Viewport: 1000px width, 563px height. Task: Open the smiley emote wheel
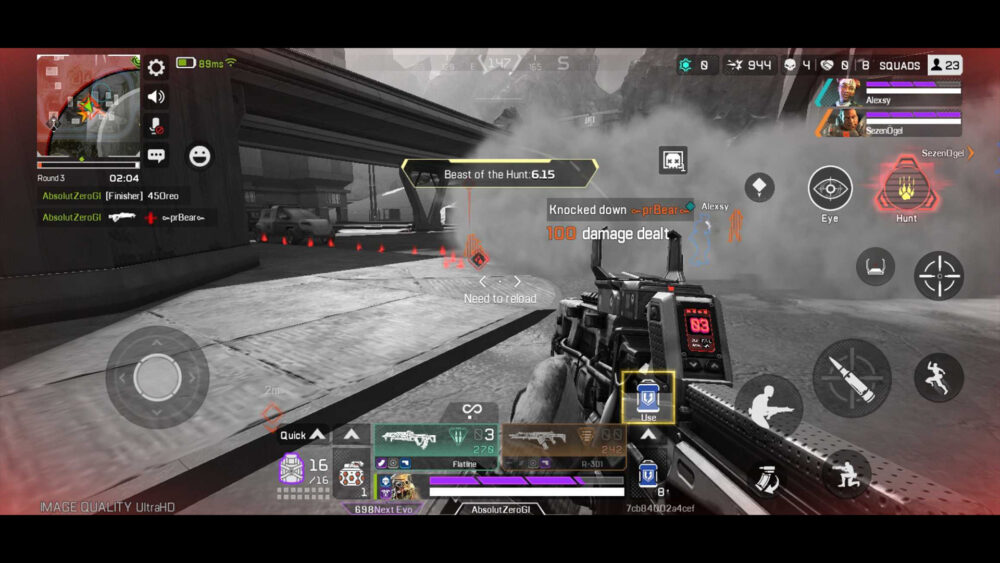(200, 156)
